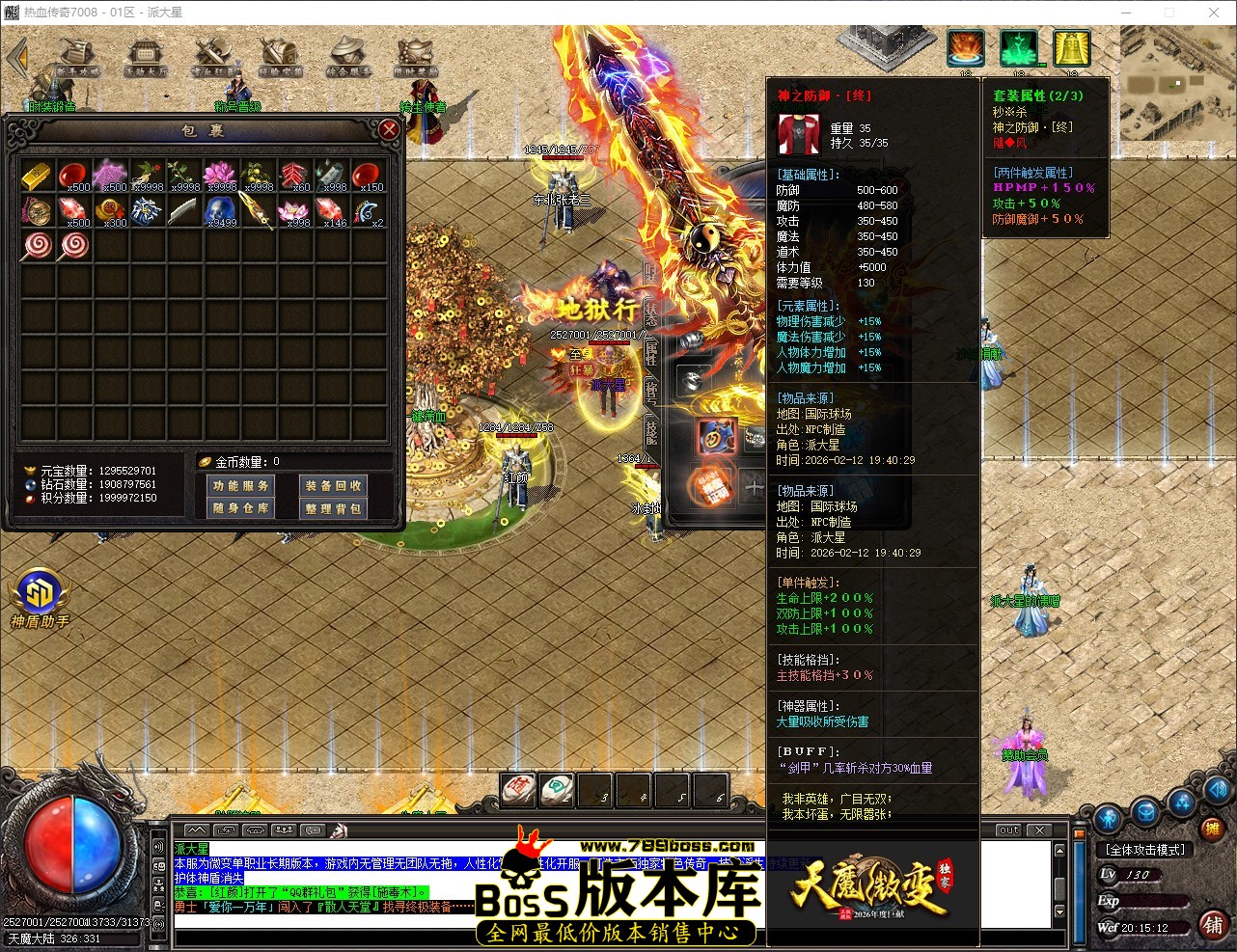Open the 经验宝箱 experience chest icon
Image resolution: width=1237 pixels, height=952 pixels.
click(x=281, y=52)
